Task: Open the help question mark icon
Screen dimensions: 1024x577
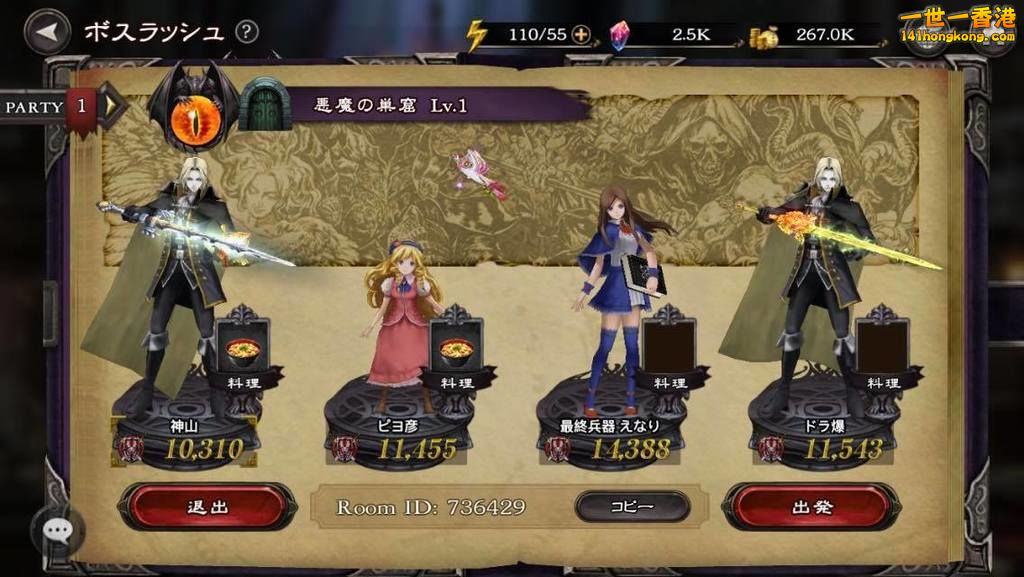Action: click(x=246, y=32)
